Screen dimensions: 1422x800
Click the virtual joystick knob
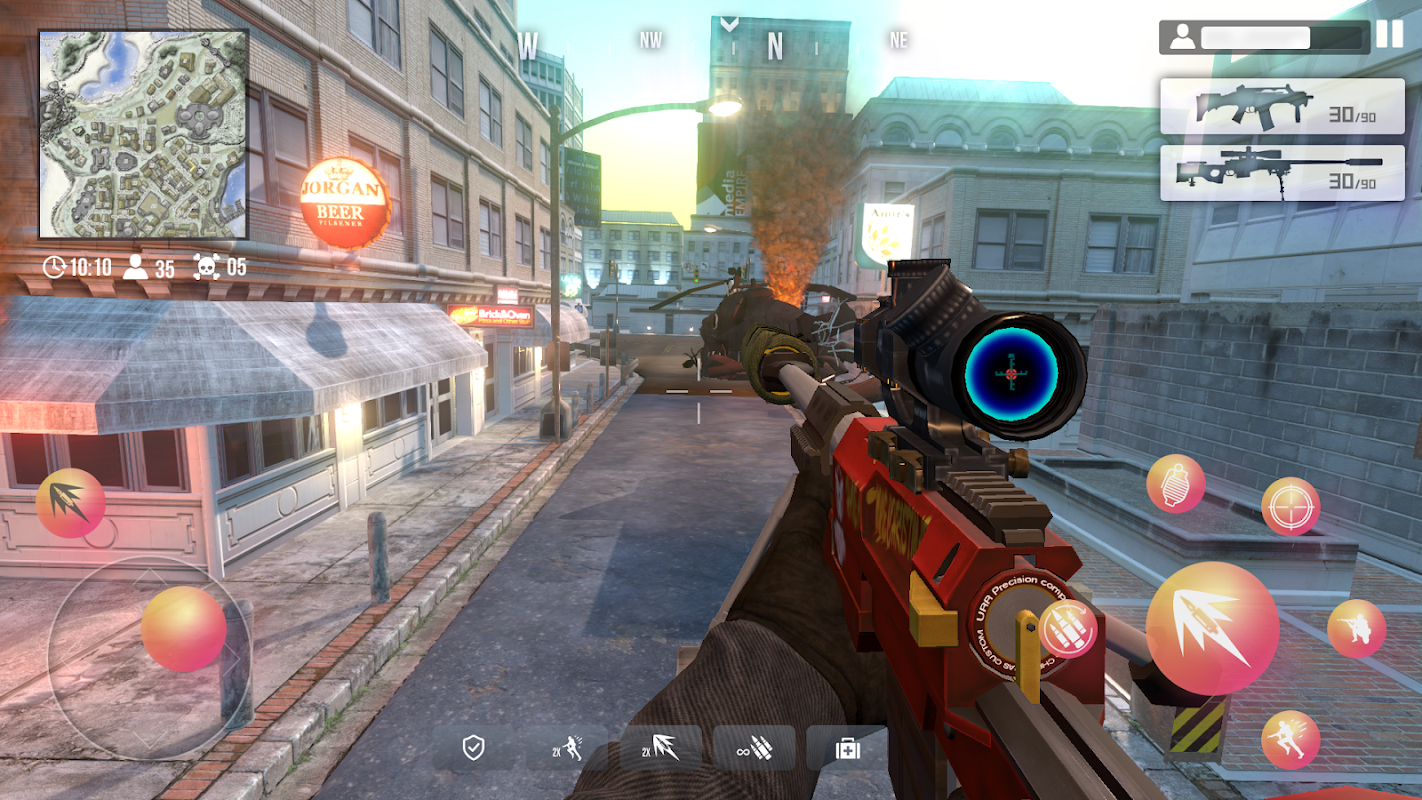(183, 629)
